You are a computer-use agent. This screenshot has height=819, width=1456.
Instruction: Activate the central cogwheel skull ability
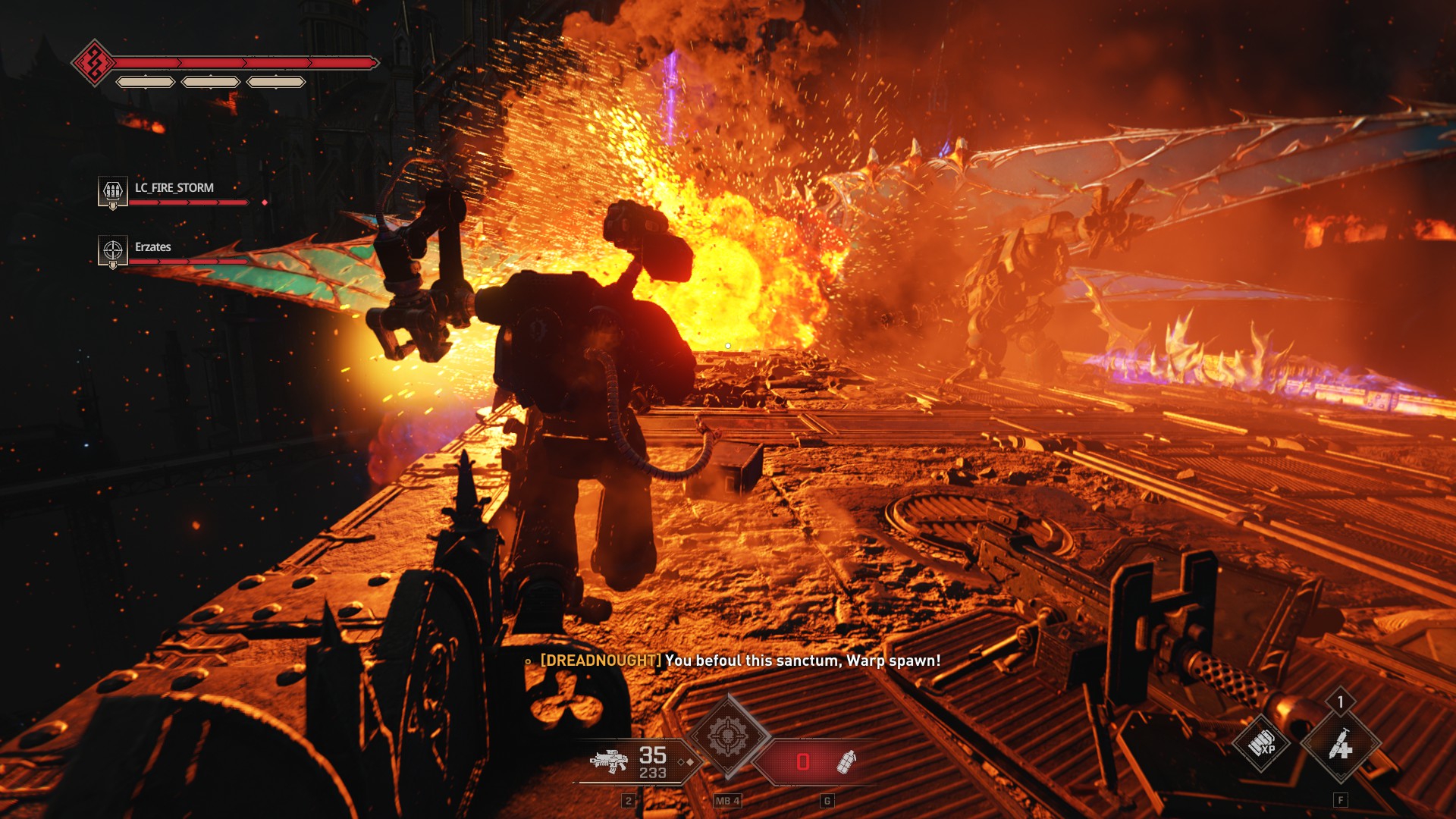pos(728,736)
